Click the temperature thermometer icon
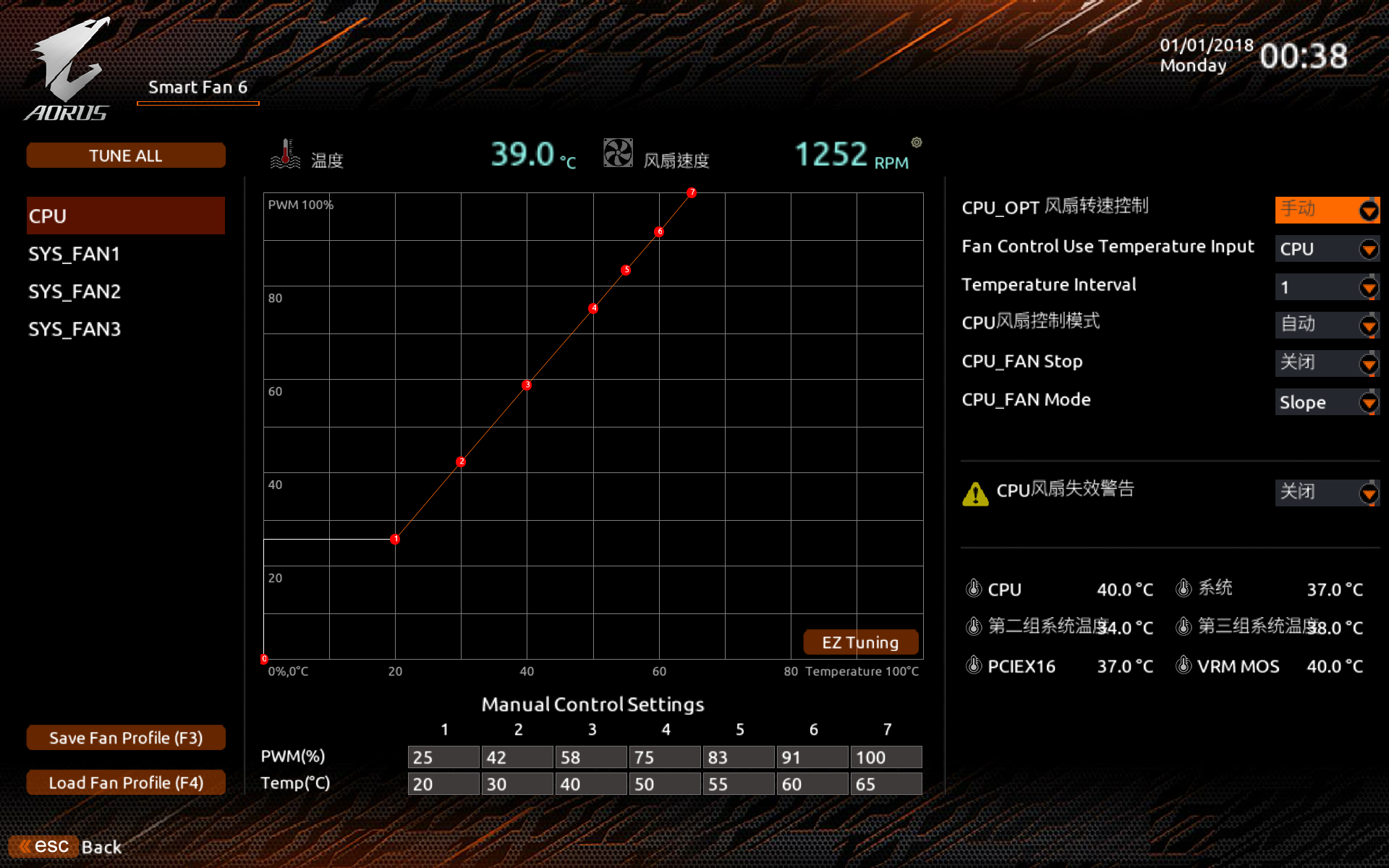Screen dimensions: 1389x868 (286, 154)
